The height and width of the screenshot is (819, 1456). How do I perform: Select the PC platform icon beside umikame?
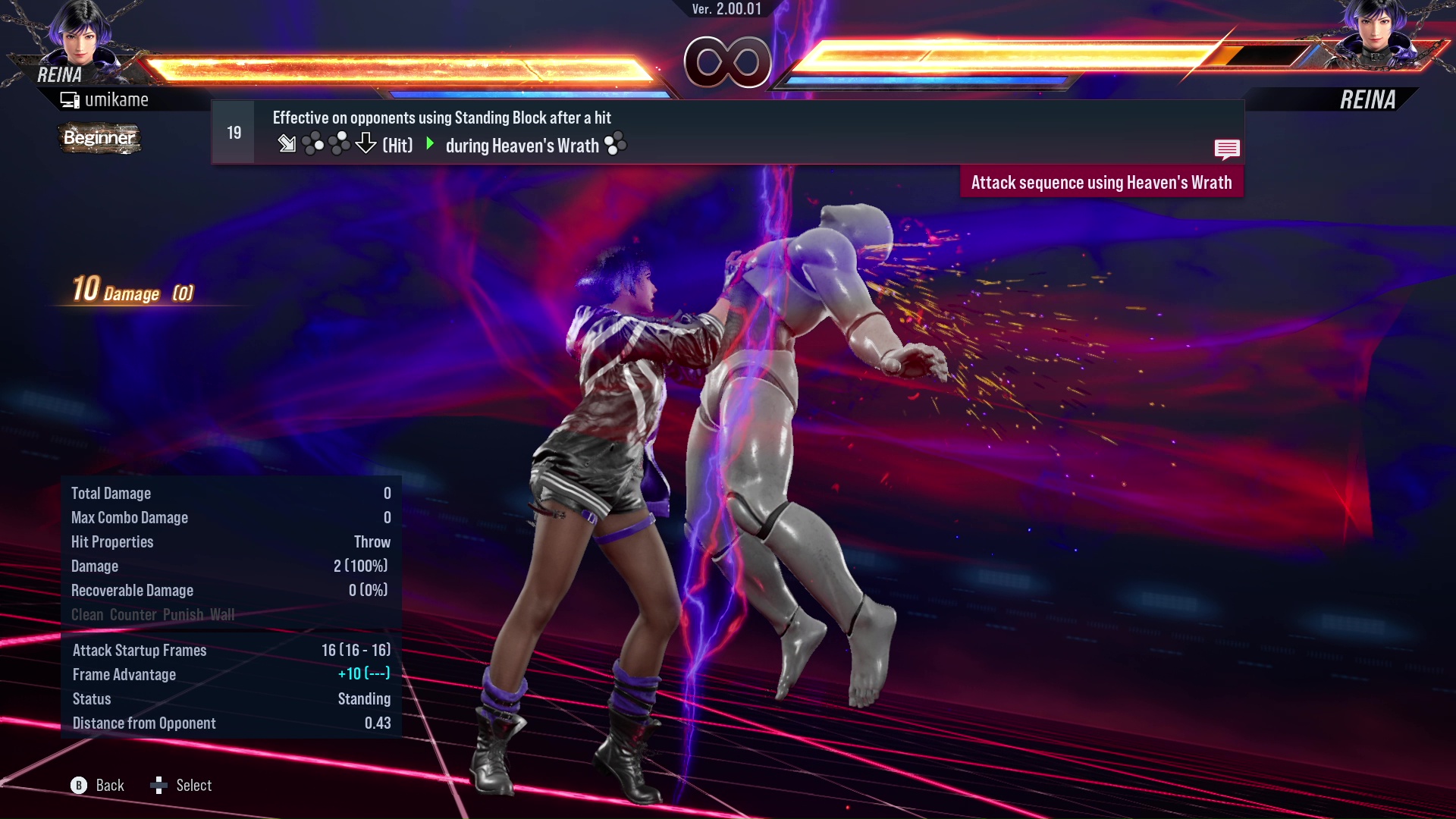coord(71,99)
